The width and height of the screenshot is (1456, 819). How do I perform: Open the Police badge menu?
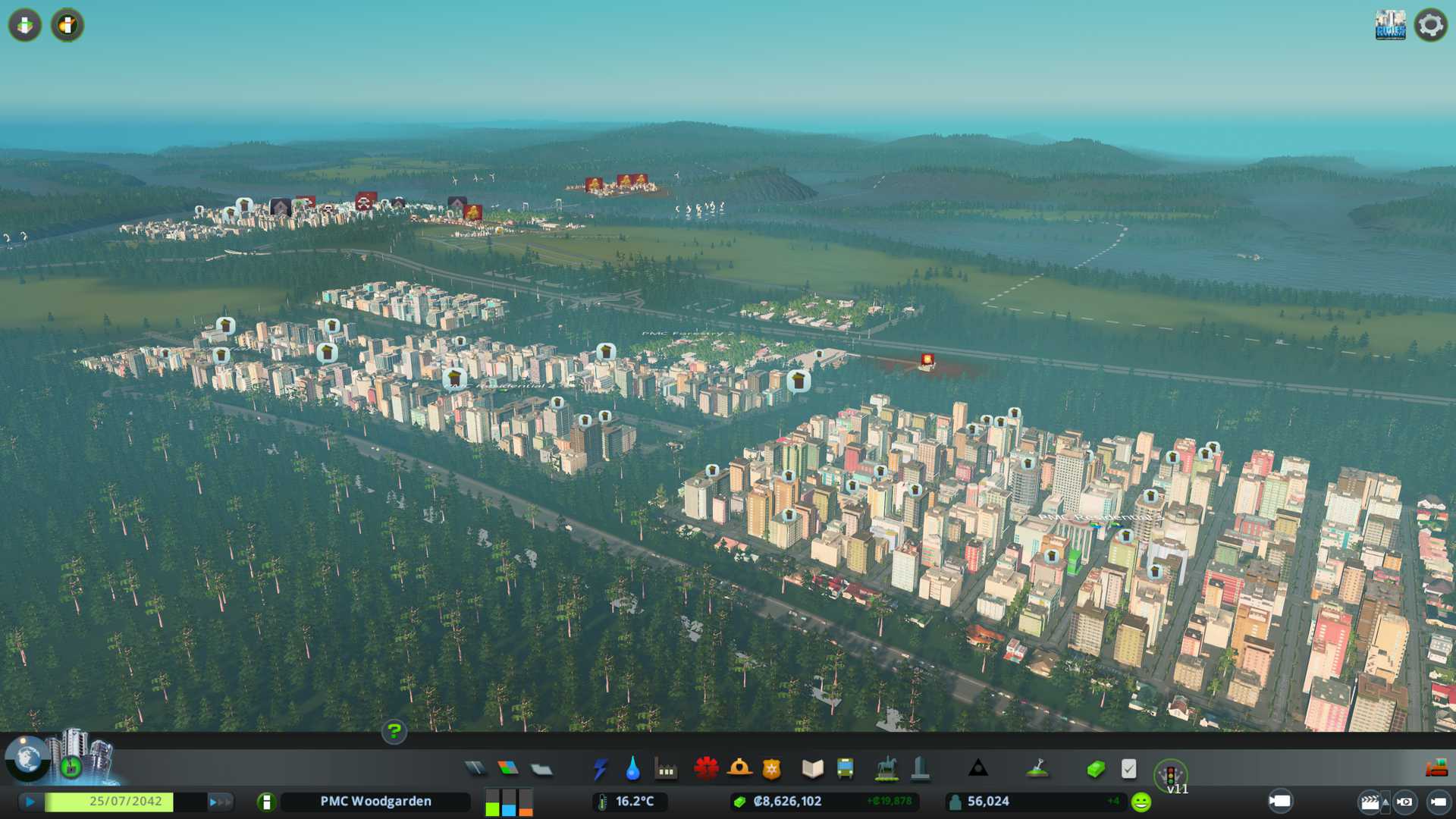click(772, 769)
